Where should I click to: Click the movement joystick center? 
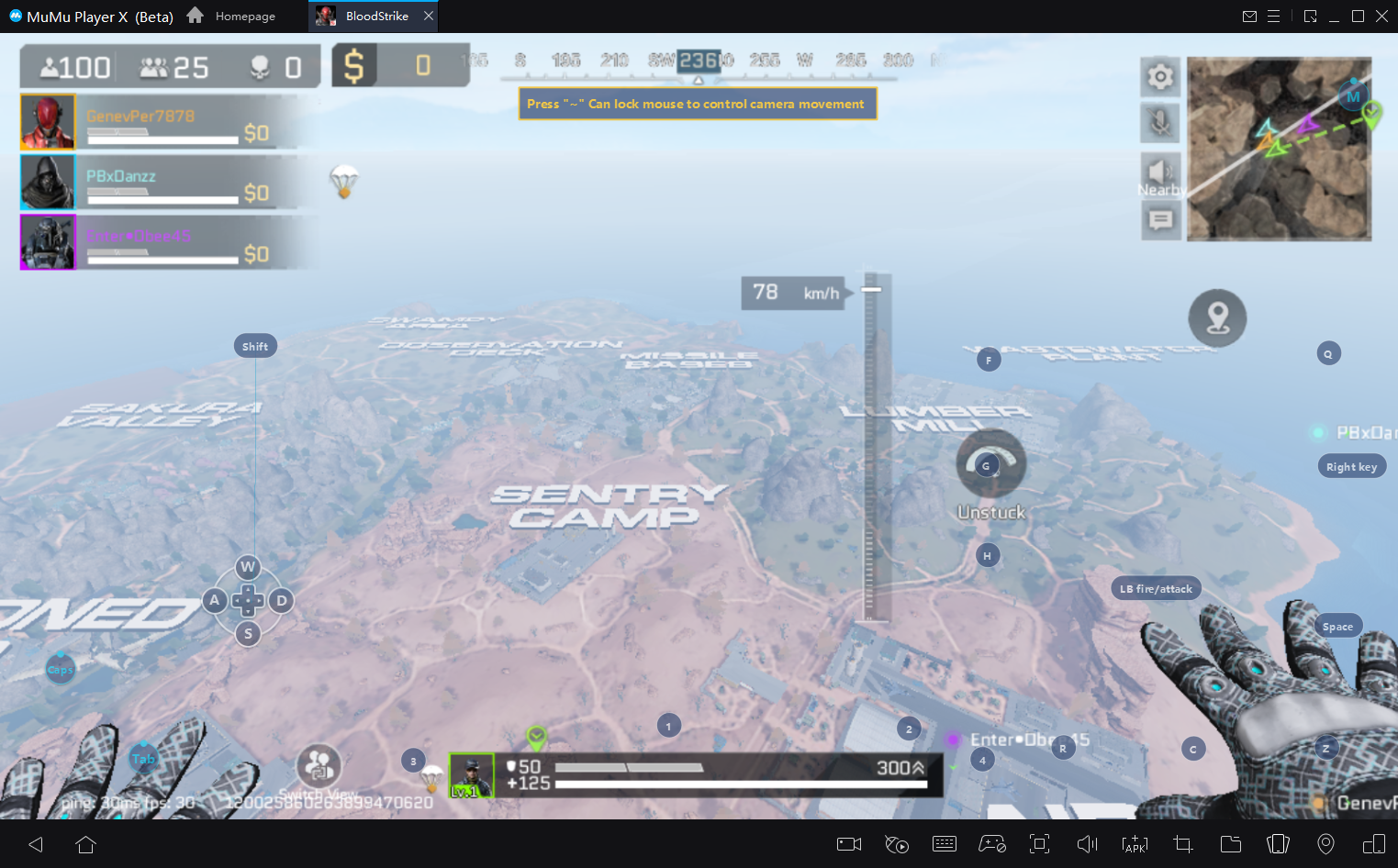coord(248,601)
